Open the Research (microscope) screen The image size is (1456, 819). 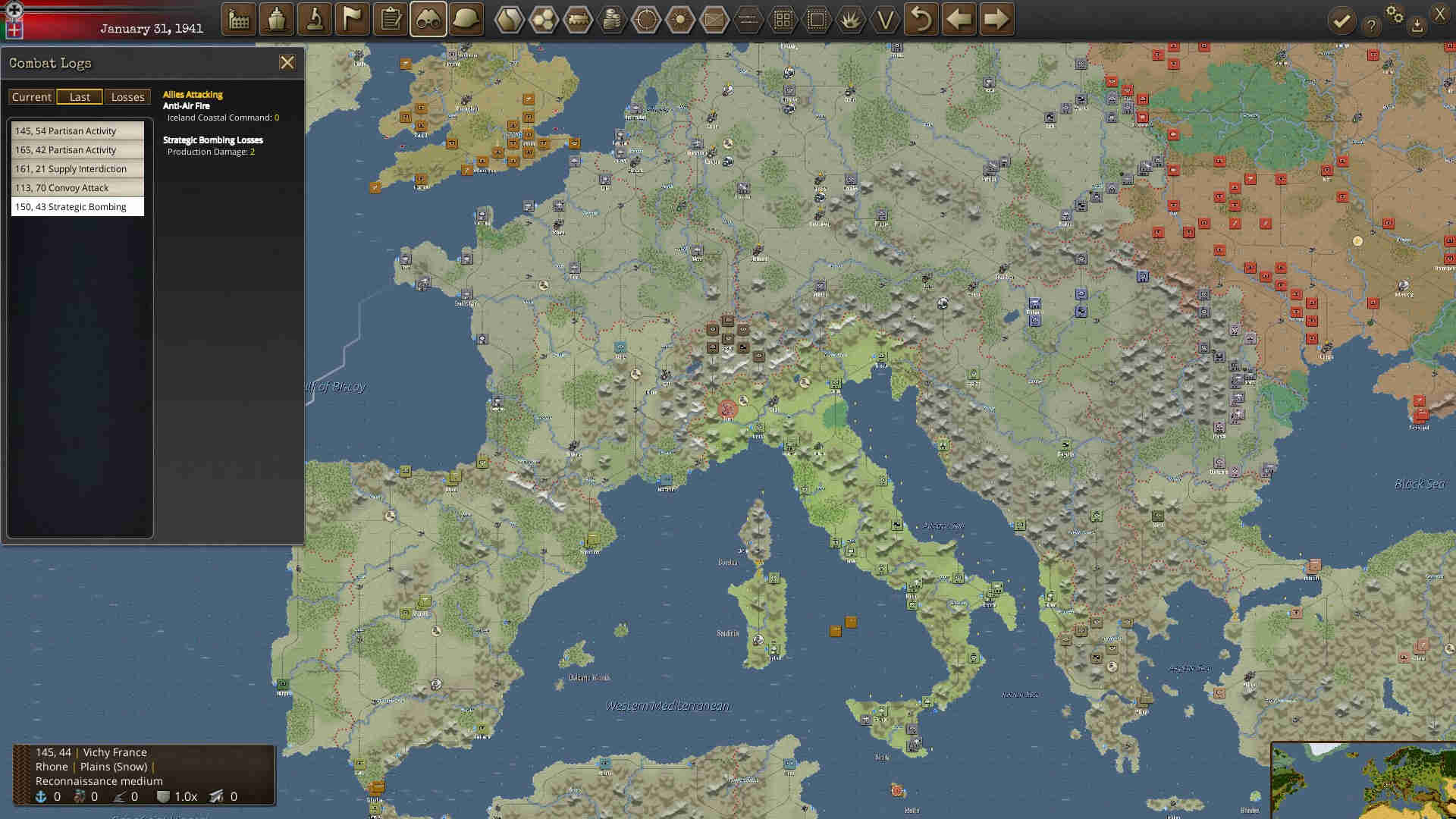[314, 19]
